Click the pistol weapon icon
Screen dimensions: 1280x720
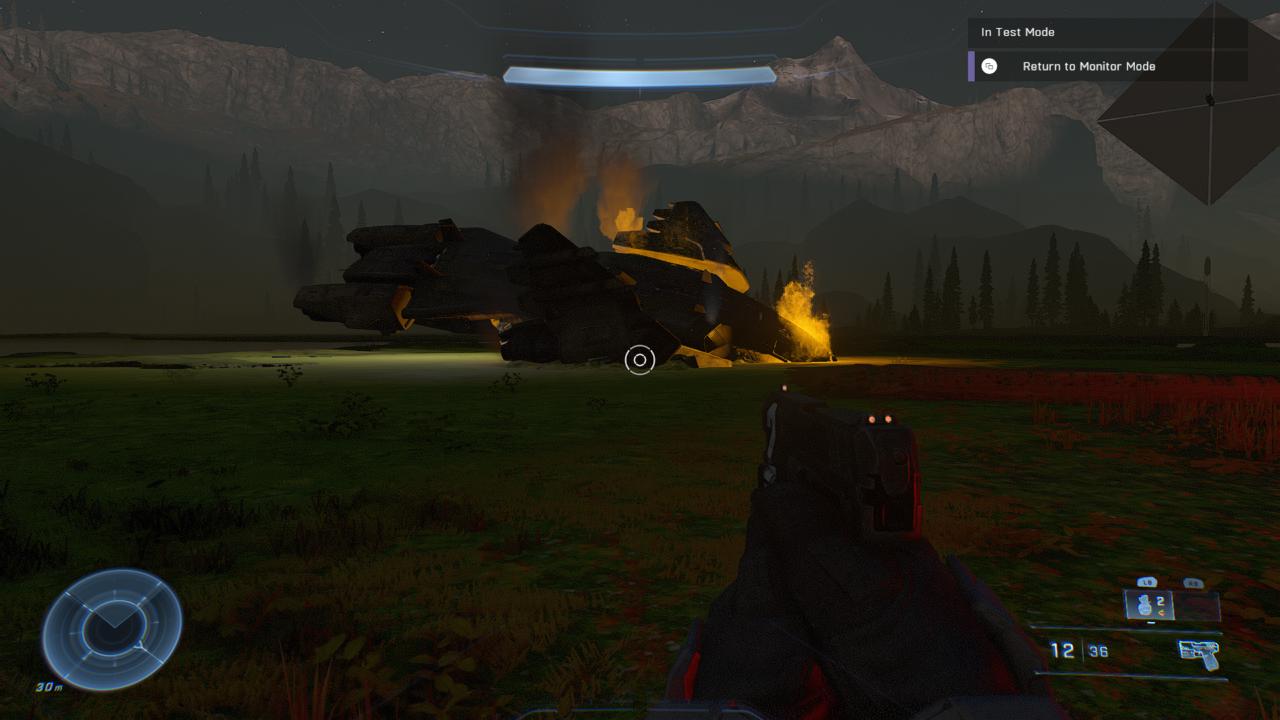click(1199, 654)
